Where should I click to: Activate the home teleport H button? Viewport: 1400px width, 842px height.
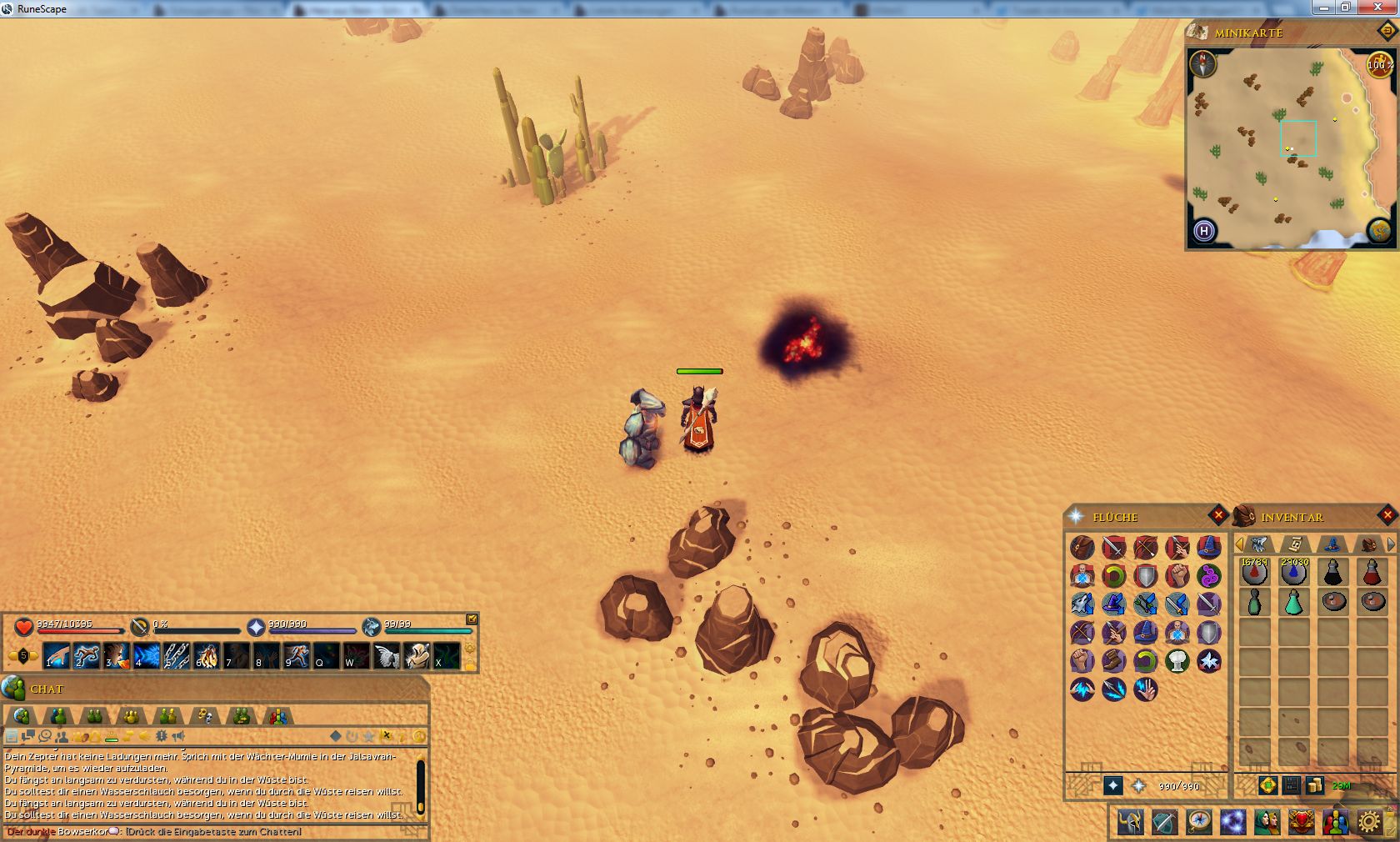point(1204,231)
